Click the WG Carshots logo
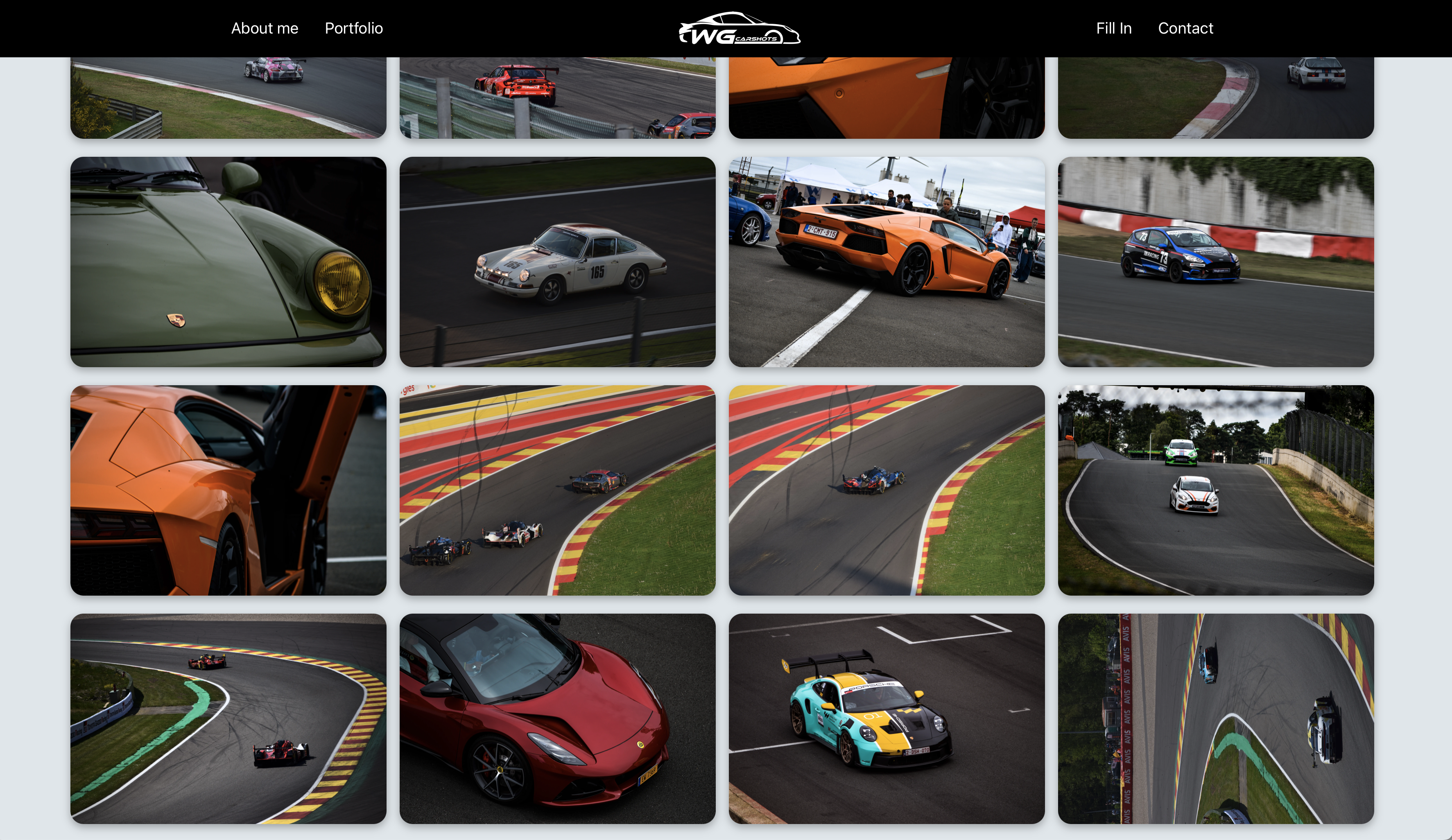This screenshot has width=1452, height=840. (x=739, y=28)
